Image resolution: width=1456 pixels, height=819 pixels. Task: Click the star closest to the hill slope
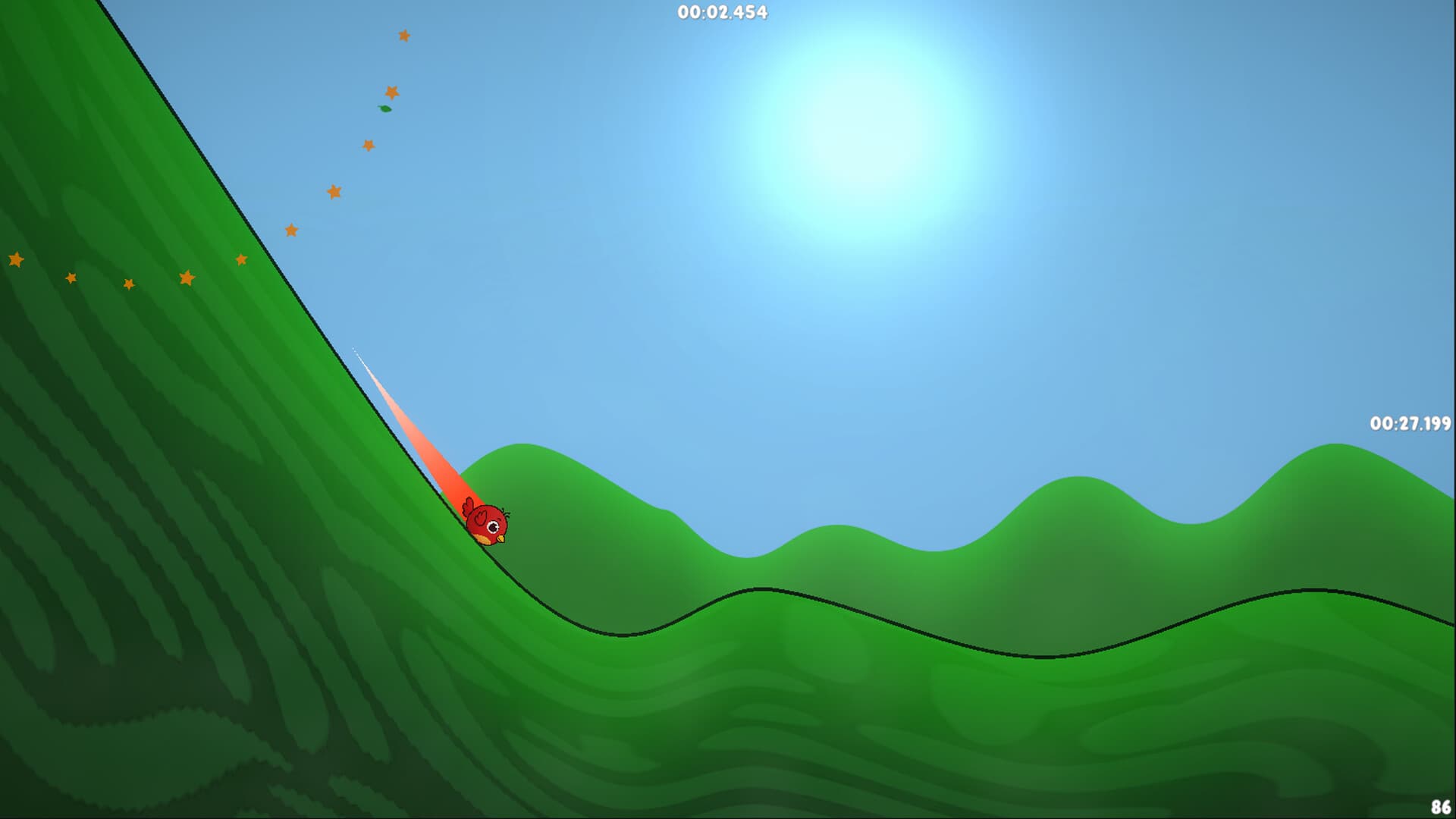[x=241, y=258]
